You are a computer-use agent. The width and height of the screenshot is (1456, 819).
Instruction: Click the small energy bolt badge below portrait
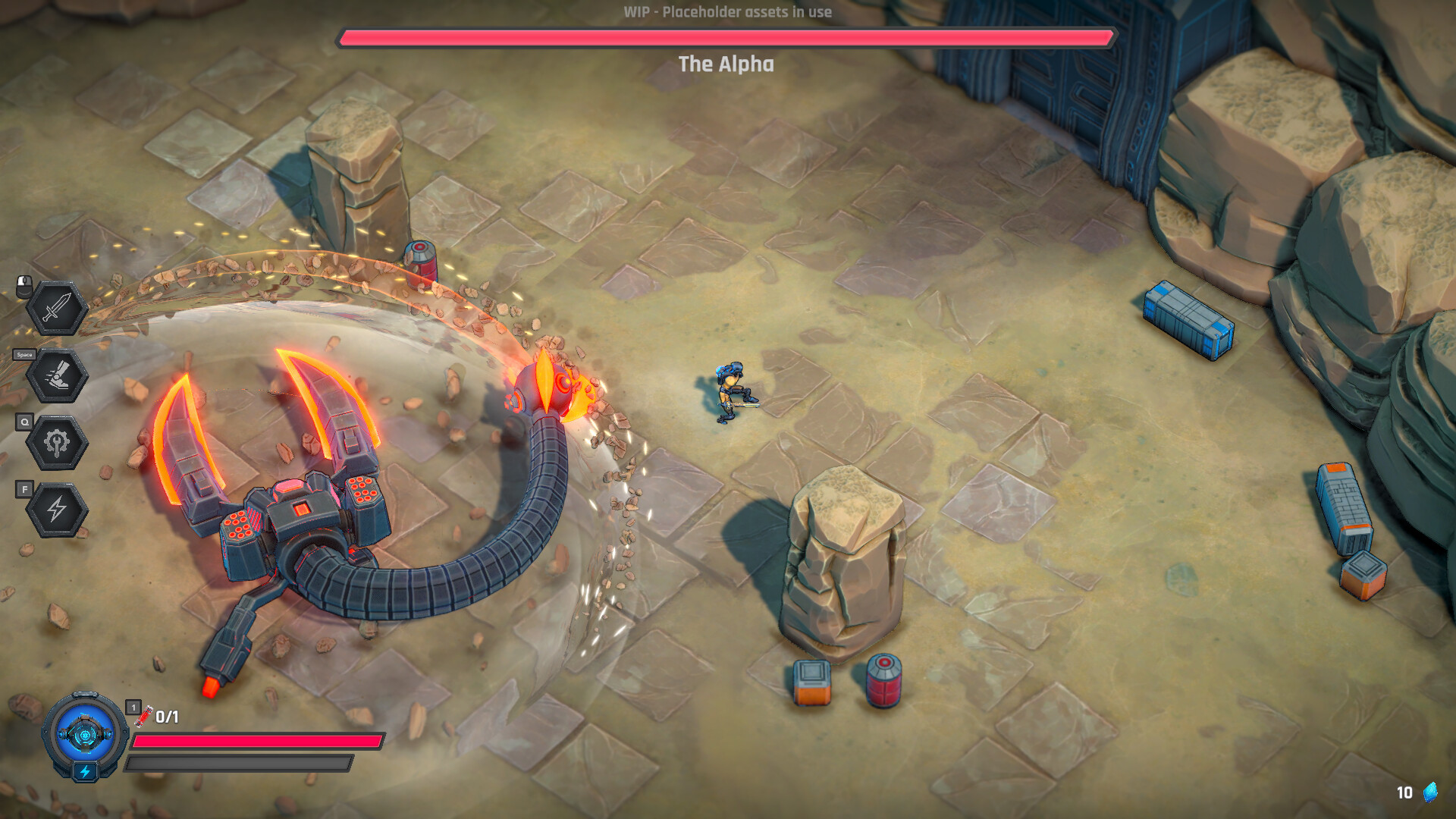[x=85, y=772]
